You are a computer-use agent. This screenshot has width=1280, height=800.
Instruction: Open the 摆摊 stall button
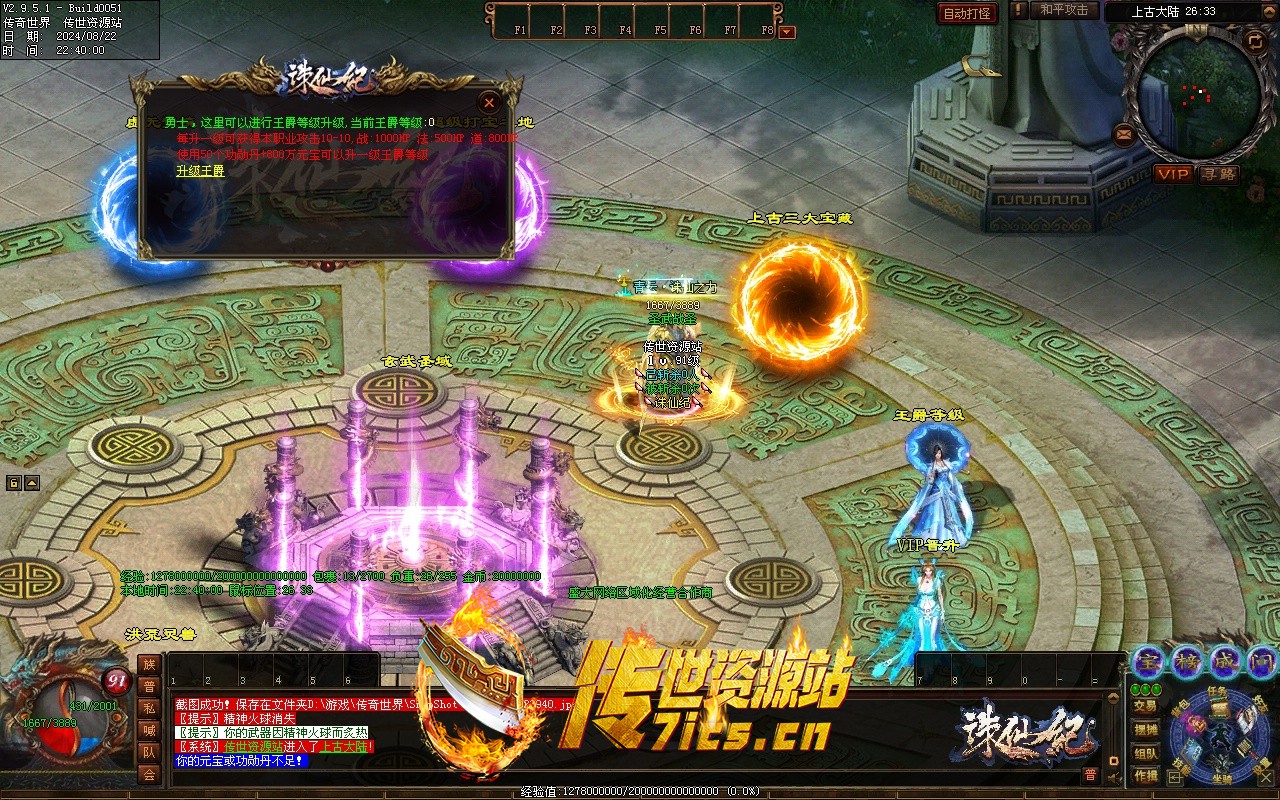pyautogui.click(x=1146, y=730)
